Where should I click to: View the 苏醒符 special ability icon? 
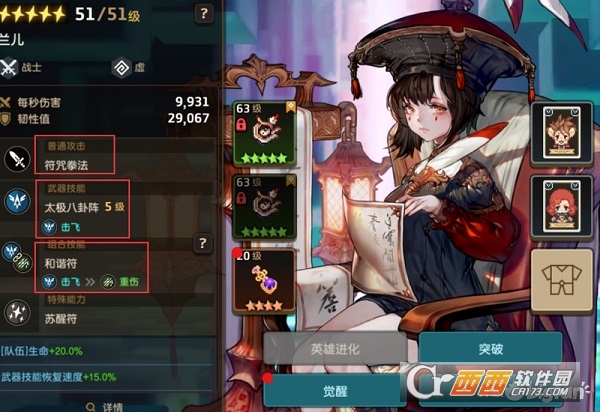click(x=19, y=312)
